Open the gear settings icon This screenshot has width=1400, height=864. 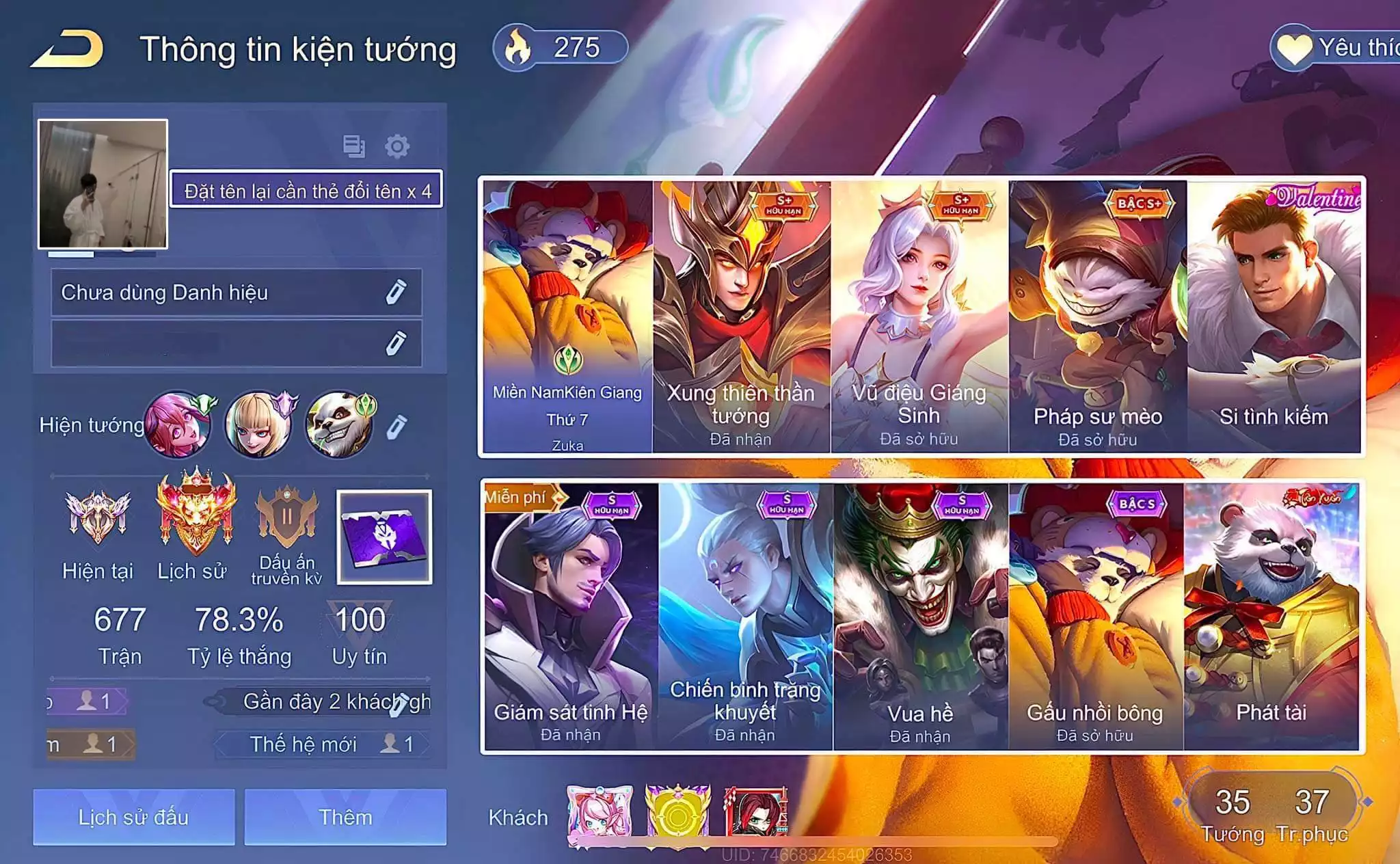[396, 146]
